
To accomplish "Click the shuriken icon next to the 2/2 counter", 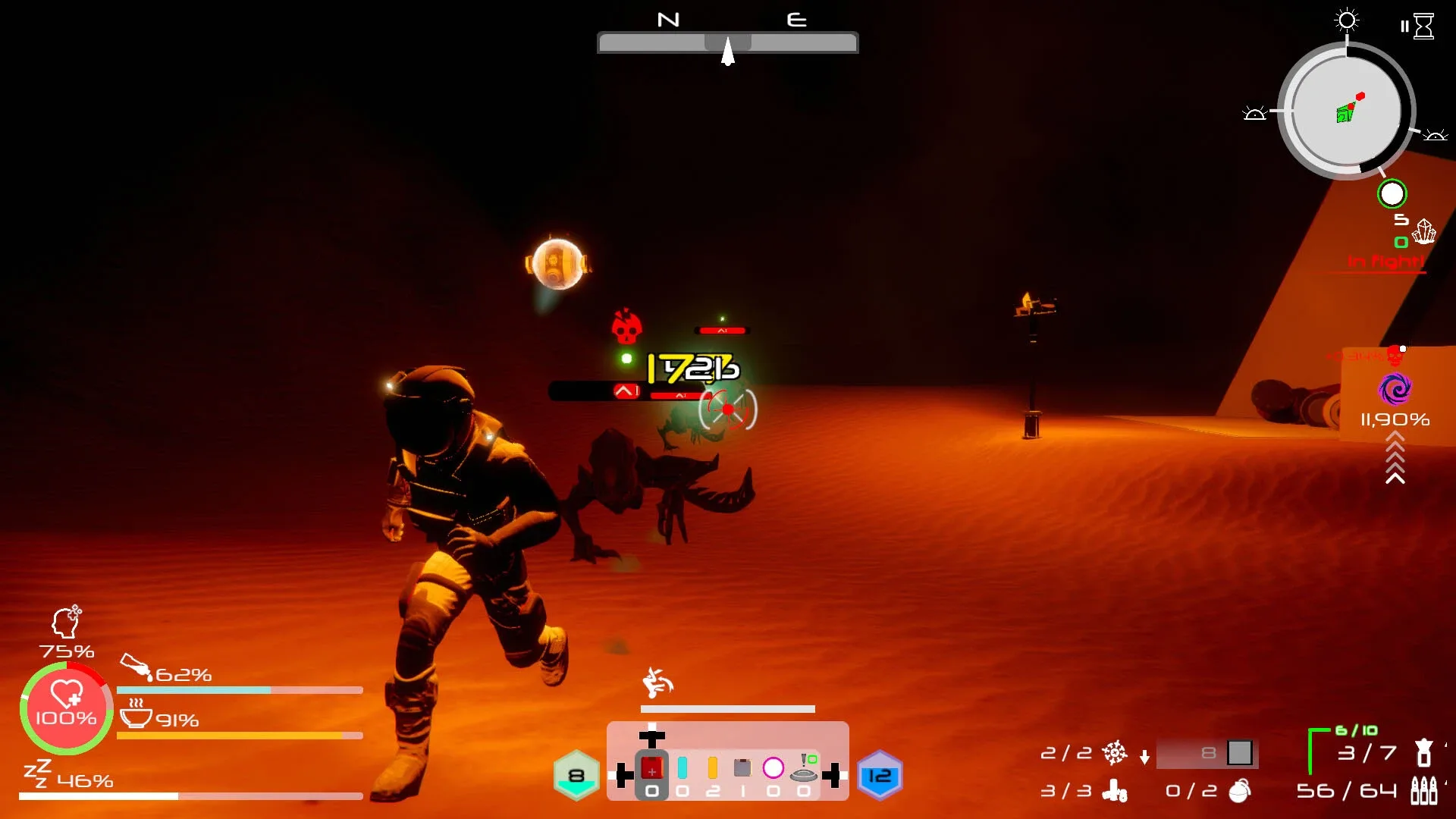I will (x=1114, y=753).
